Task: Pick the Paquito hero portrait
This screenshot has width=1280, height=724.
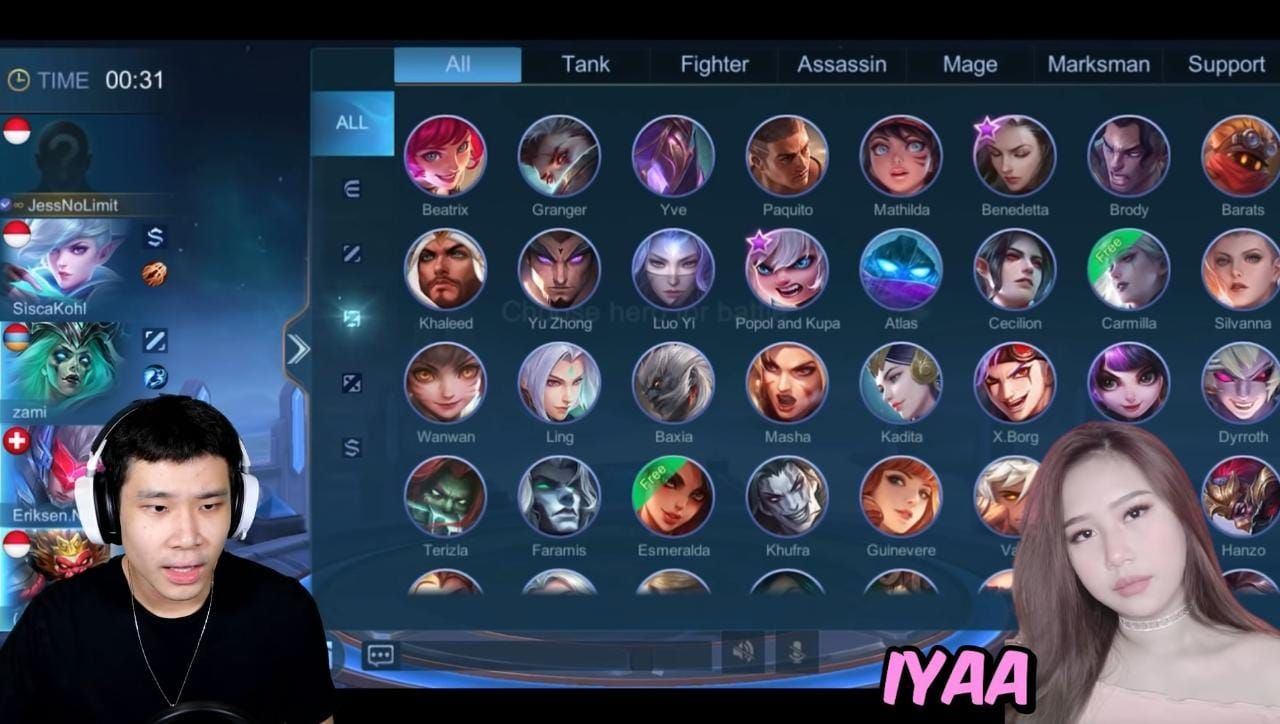Action: pyautogui.click(x=787, y=156)
